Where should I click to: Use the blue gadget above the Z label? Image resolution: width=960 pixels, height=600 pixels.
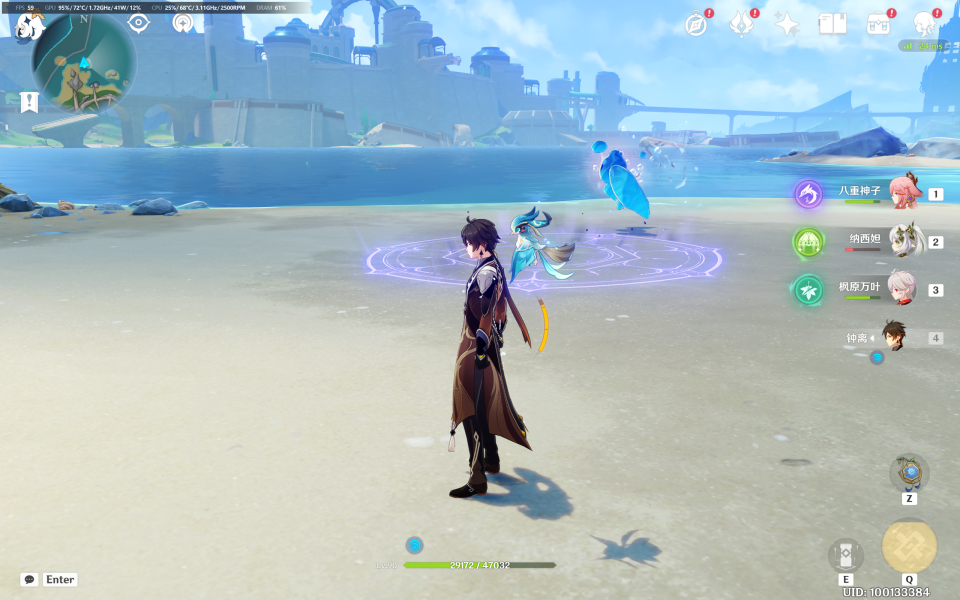pos(909,472)
